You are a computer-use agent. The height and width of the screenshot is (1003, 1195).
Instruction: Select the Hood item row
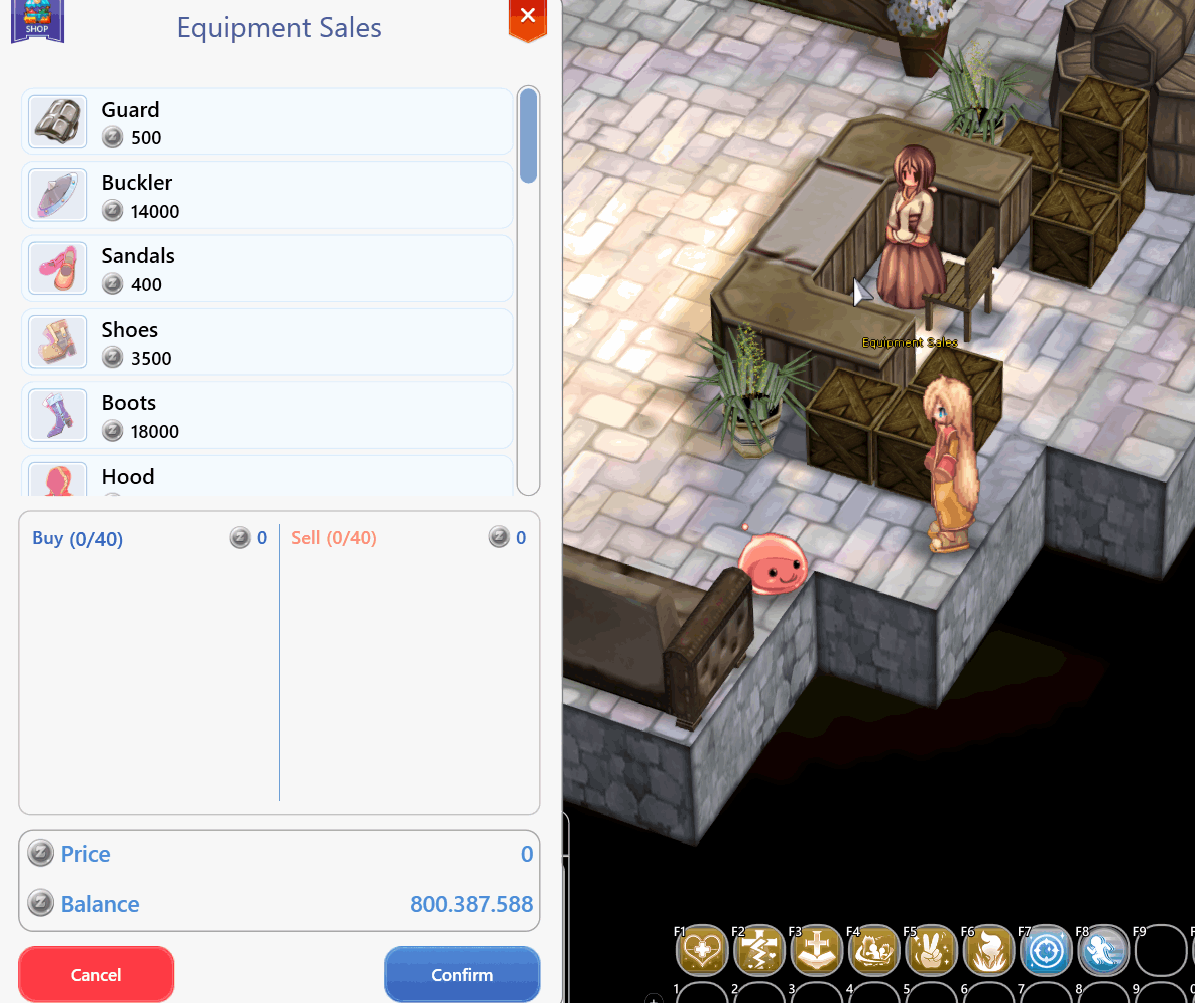click(x=267, y=477)
